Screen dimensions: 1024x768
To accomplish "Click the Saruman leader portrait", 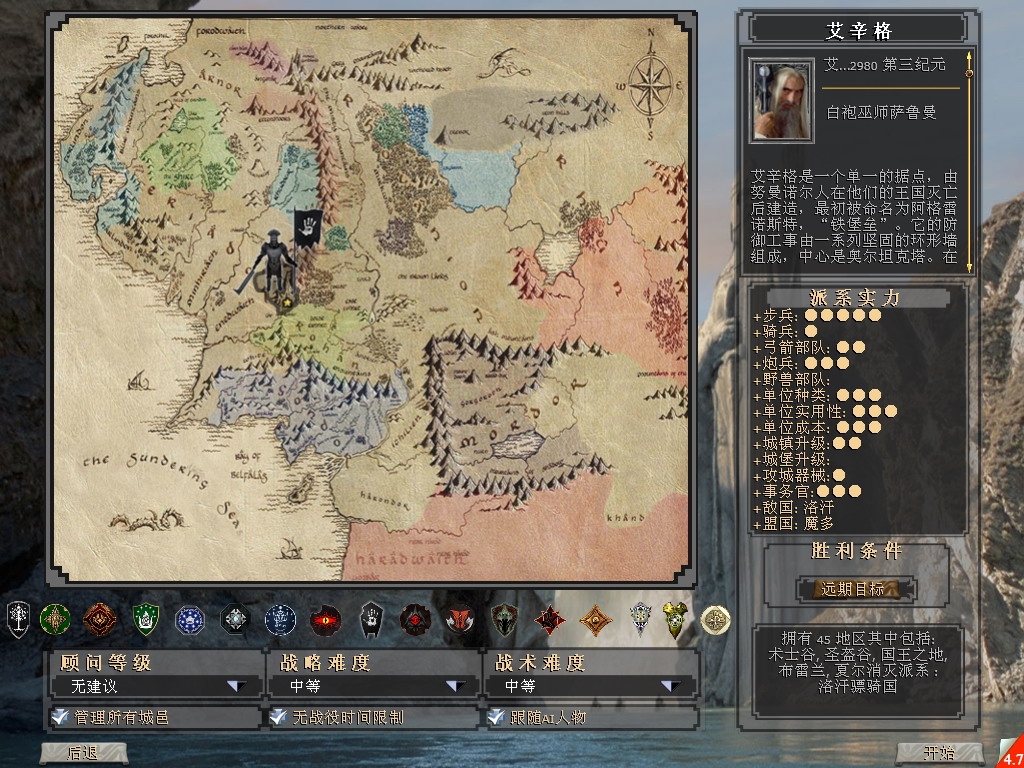I will point(781,101).
